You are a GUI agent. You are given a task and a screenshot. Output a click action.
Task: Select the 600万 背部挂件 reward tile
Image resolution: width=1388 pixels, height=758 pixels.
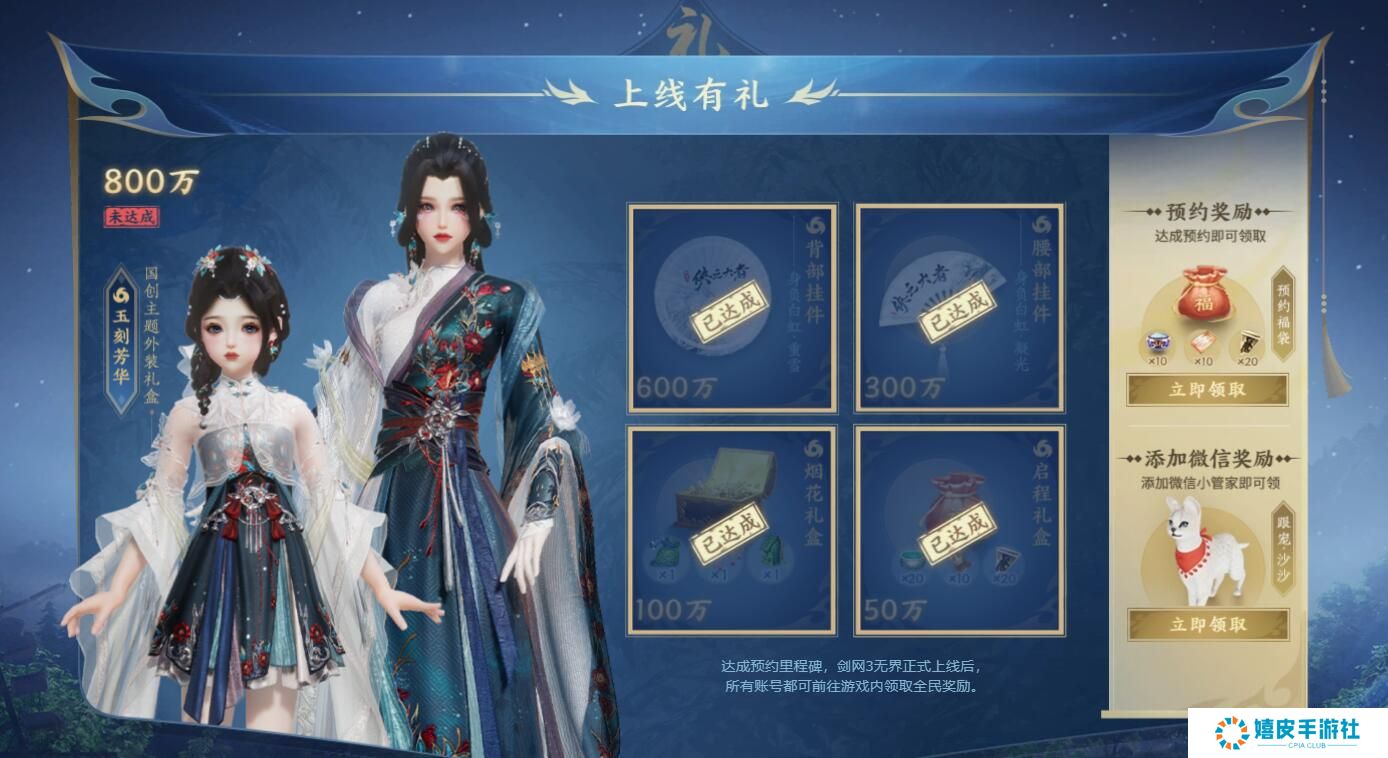point(732,308)
